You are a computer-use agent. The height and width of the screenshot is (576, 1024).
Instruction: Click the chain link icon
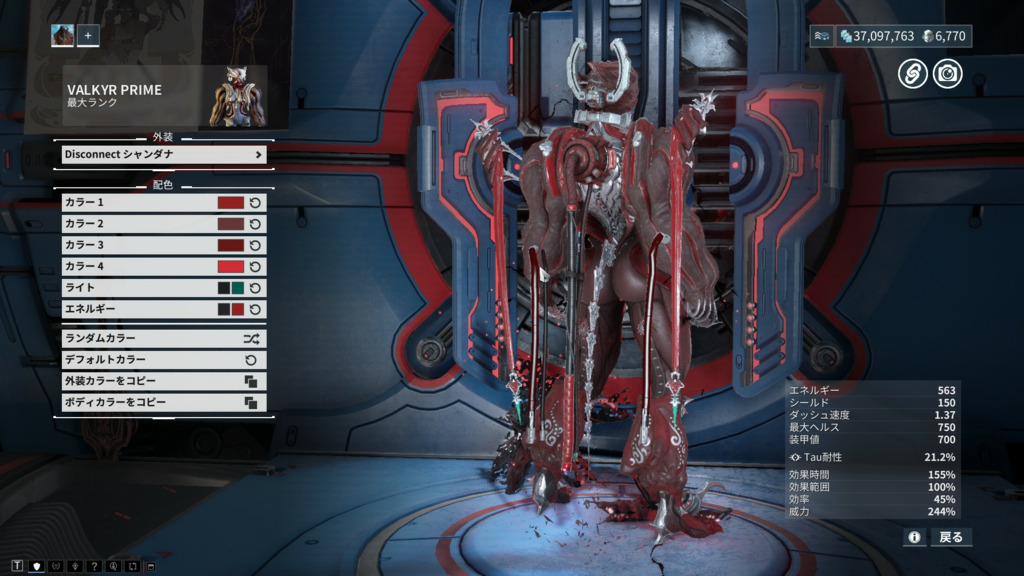[912, 73]
